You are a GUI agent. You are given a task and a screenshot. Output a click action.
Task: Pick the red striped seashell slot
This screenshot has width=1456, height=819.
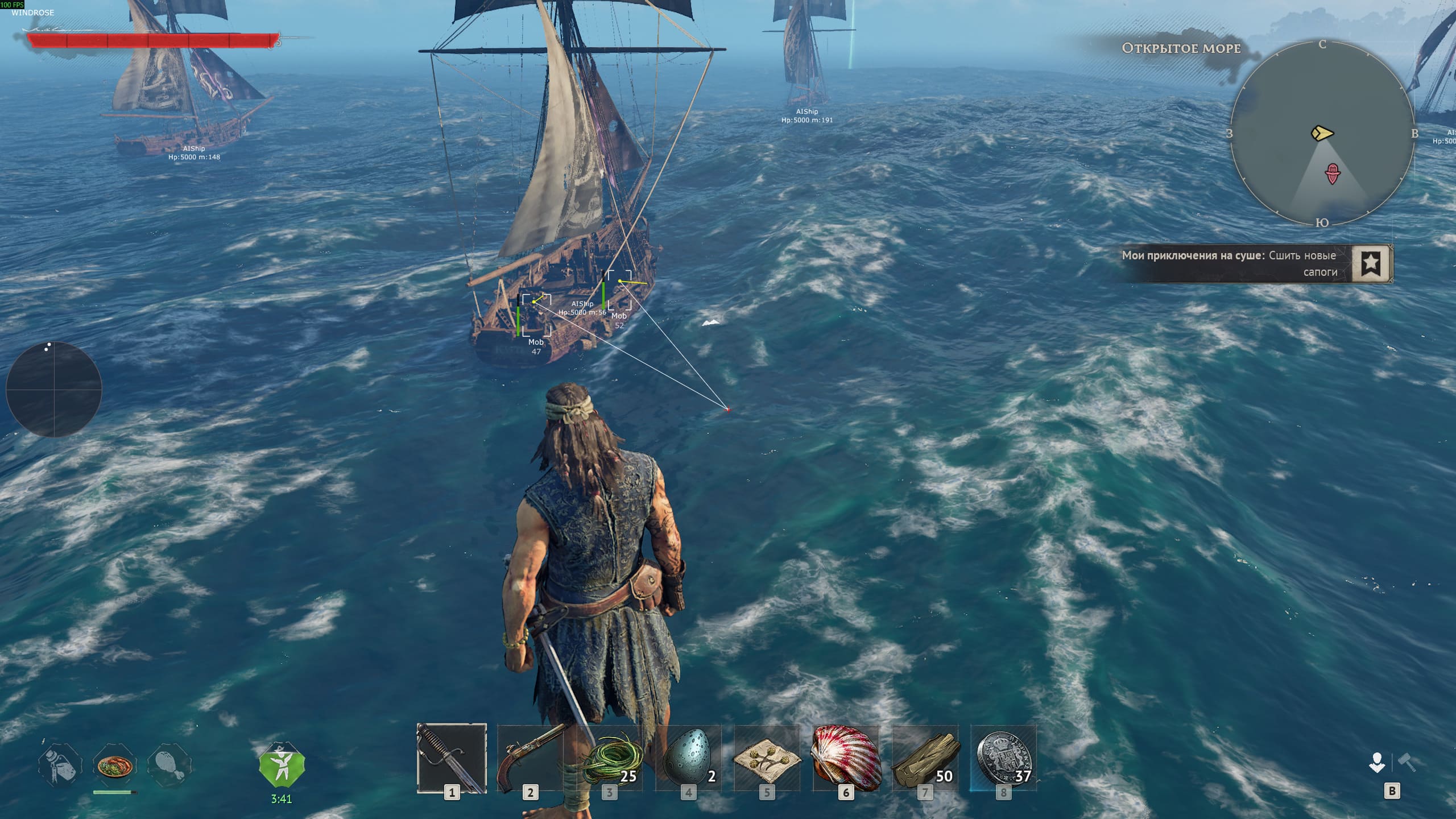pyautogui.click(x=846, y=758)
